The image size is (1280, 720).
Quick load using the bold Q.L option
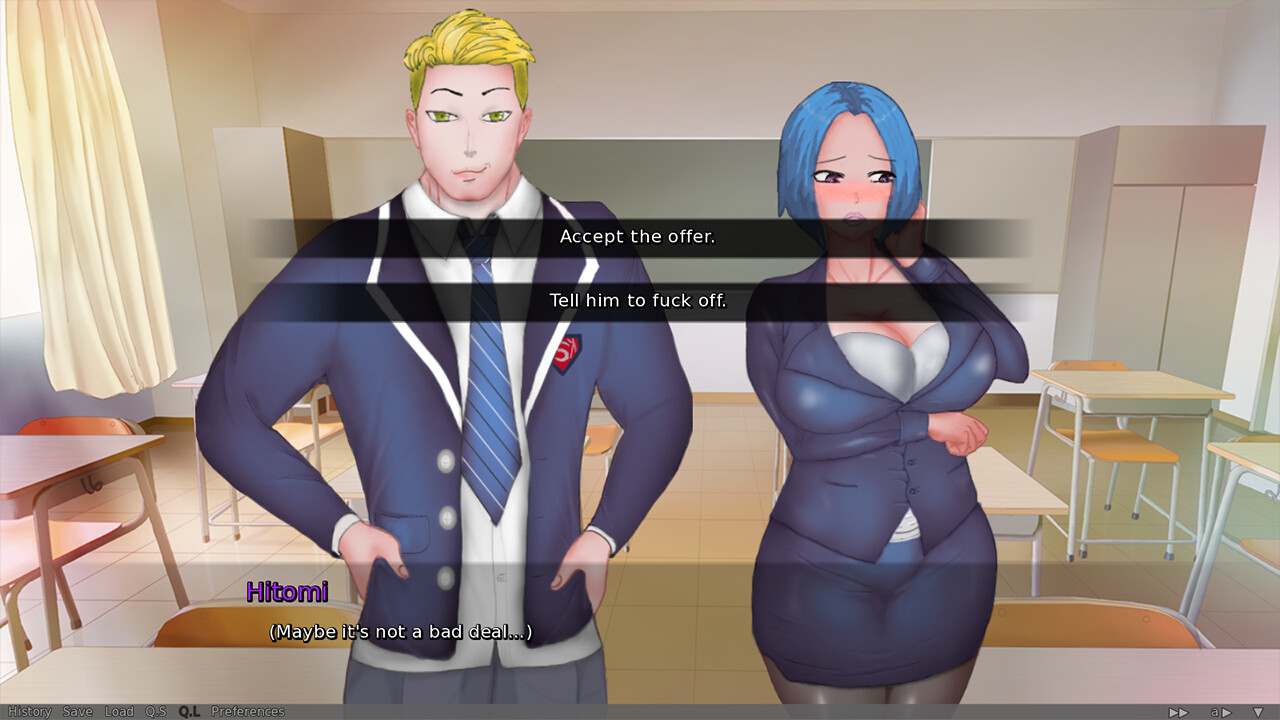(190, 711)
